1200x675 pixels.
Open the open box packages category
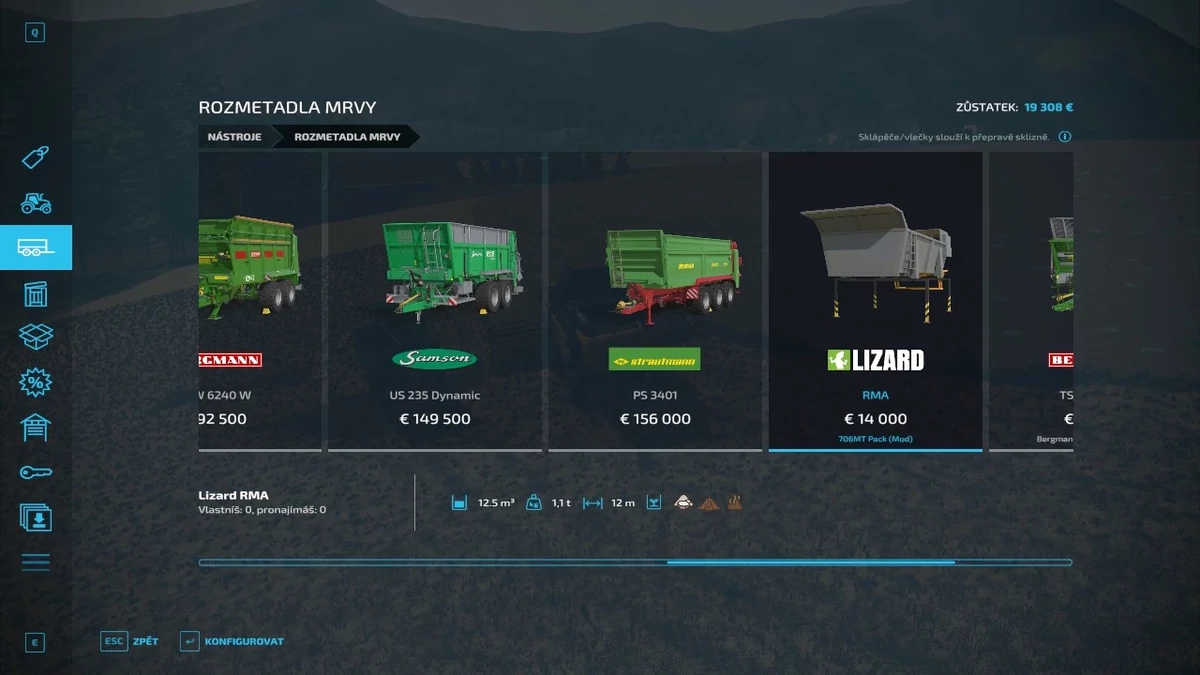(36, 337)
